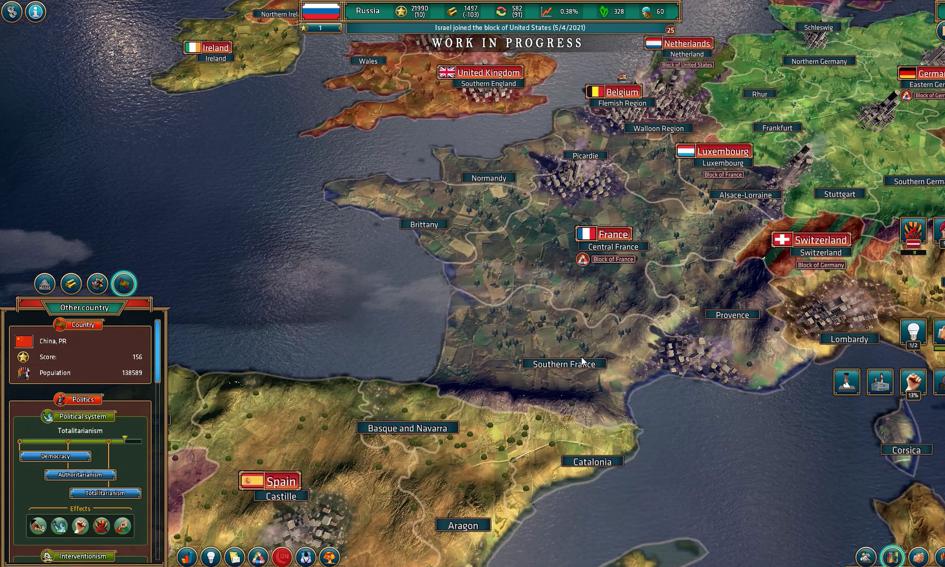Screen dimensions: 945x567
Task: Choose the Authoritarianism political system
Action: pos(80,475)
